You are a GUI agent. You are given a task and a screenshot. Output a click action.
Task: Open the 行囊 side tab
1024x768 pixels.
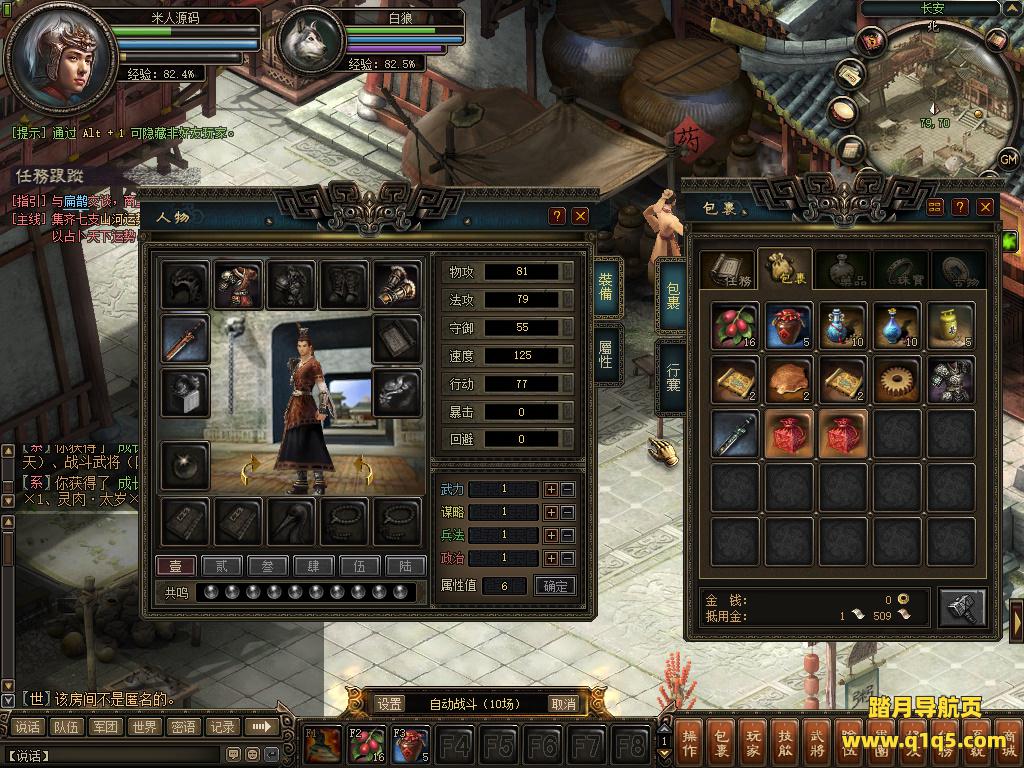pos(672,376)
